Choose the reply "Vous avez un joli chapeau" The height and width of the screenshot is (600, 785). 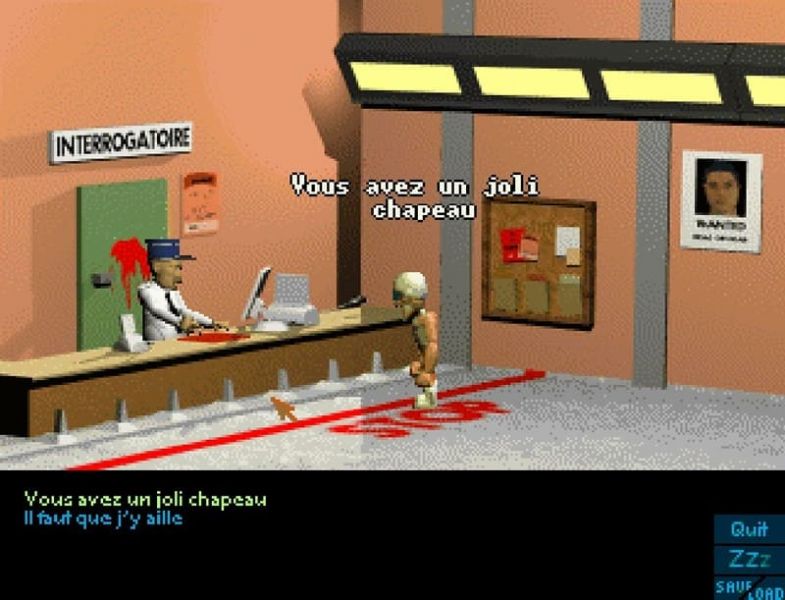[x=145, y=499]
